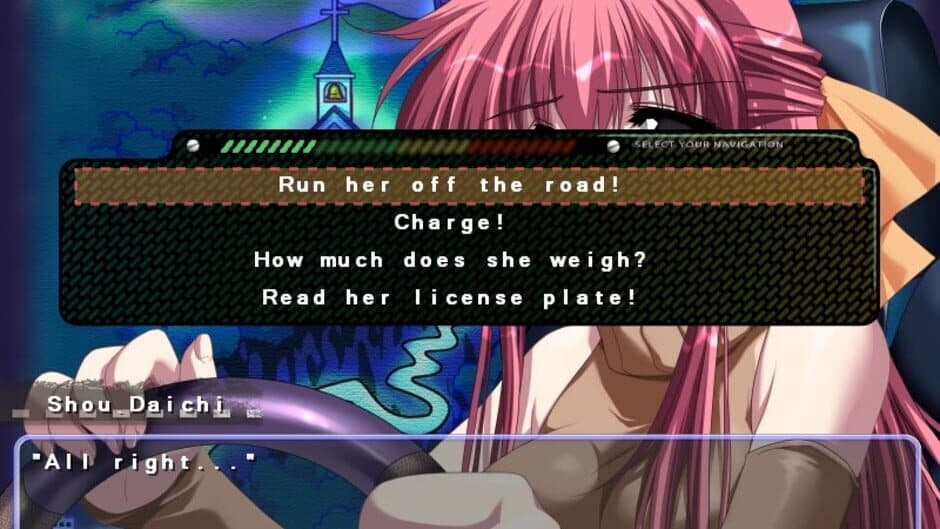Choose "Read her license plate!"
Screen dimensions: 940x529
450,297
